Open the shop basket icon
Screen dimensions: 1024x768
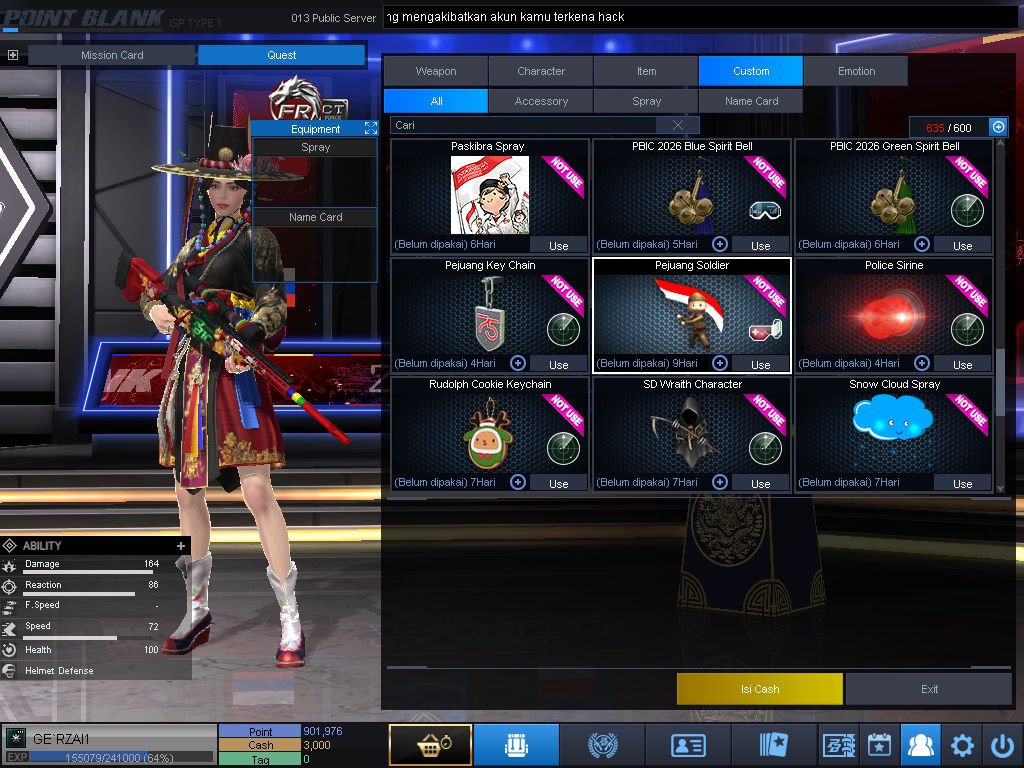tap(430, 745)
